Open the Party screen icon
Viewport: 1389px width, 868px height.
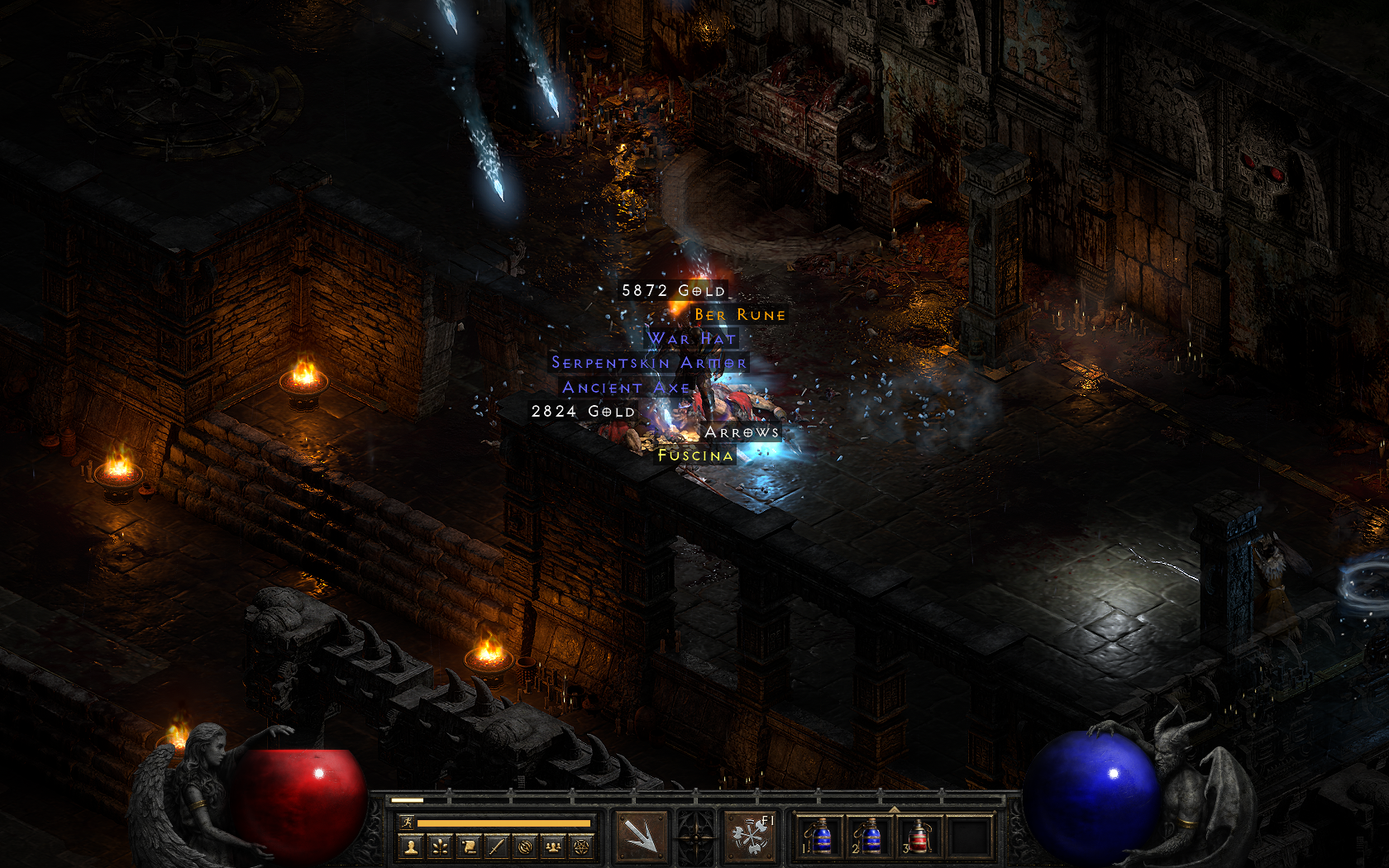coord(553,847)
